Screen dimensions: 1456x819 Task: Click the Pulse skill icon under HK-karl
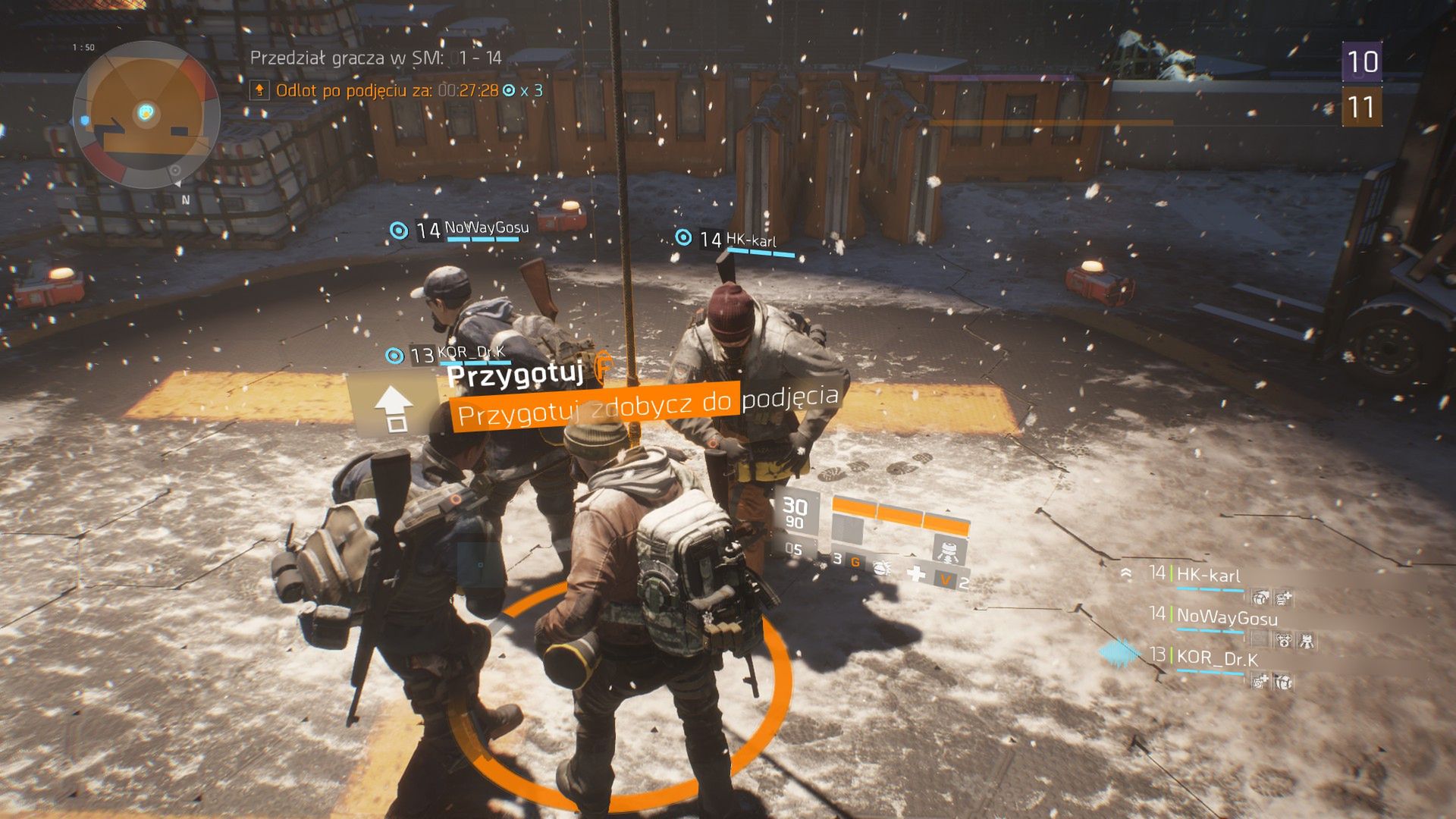click(x=1262, y=598)
